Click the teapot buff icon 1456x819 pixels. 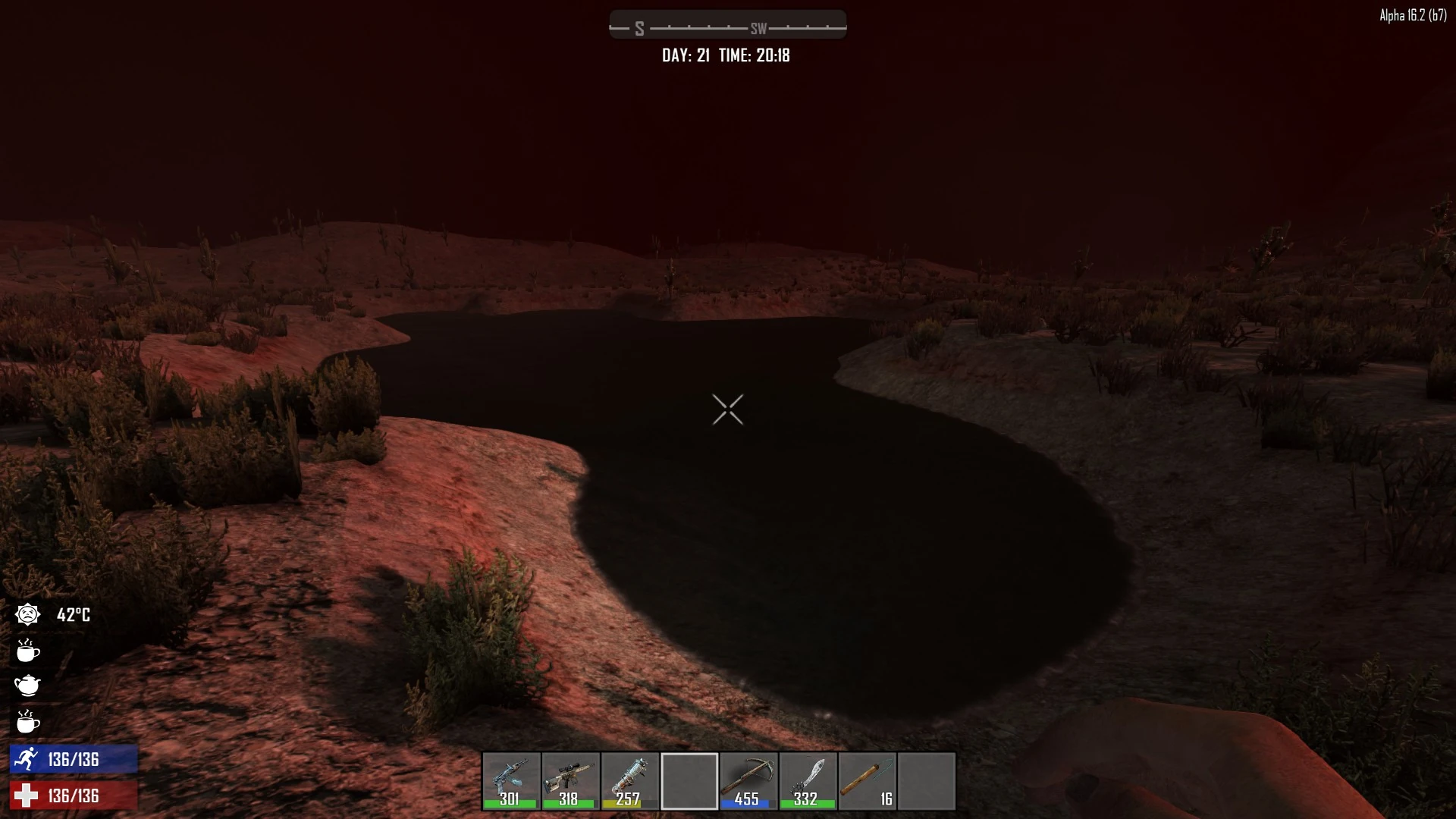[28, 686]
